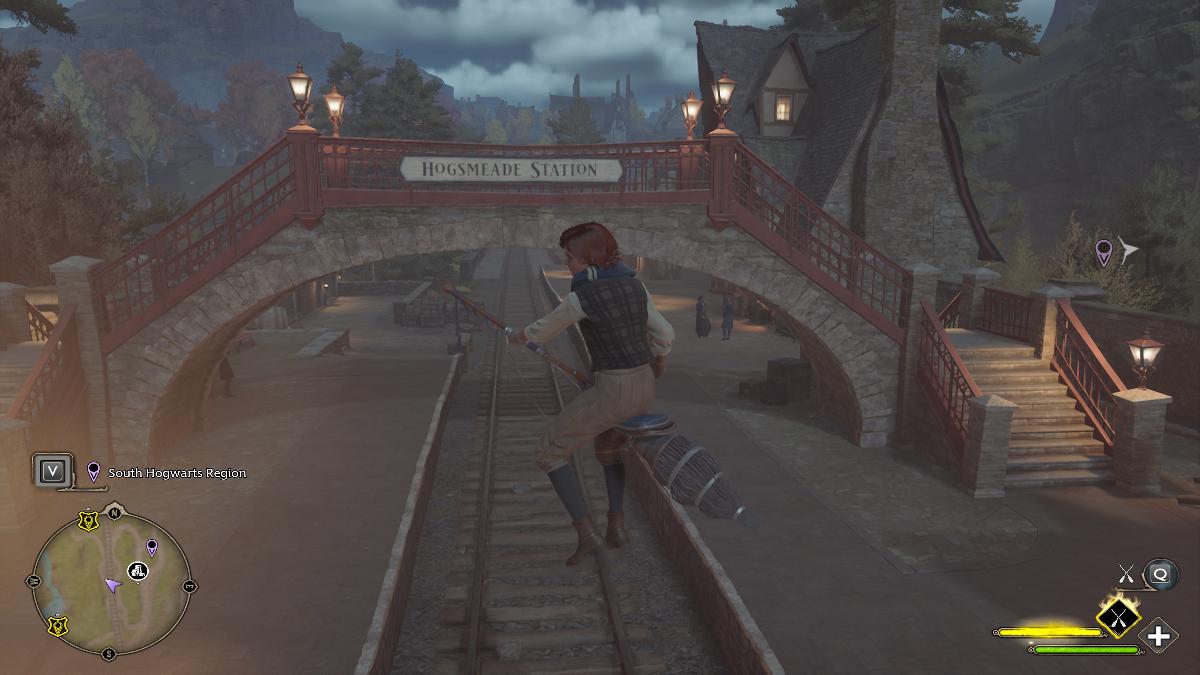Click the floating purple waypoint marker in view
The height and width of the screenshot is (675, 1200).
(1104, 251)
